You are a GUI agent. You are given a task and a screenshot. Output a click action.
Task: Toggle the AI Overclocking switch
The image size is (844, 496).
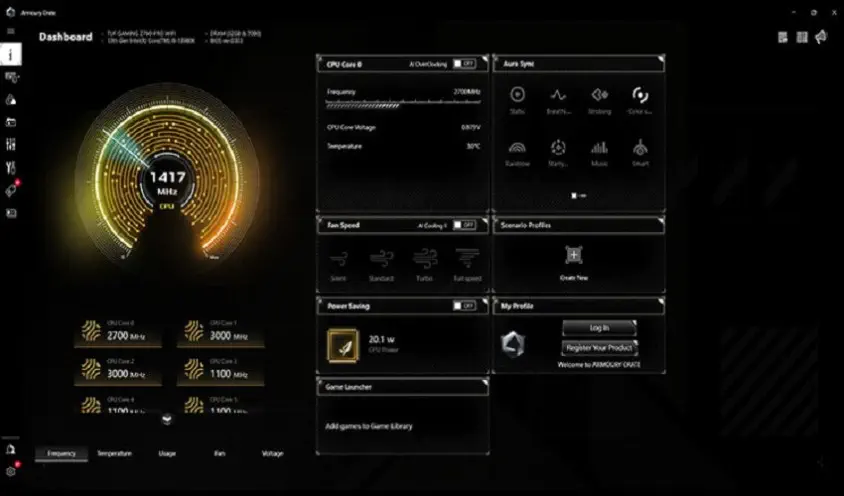point(463,63)
